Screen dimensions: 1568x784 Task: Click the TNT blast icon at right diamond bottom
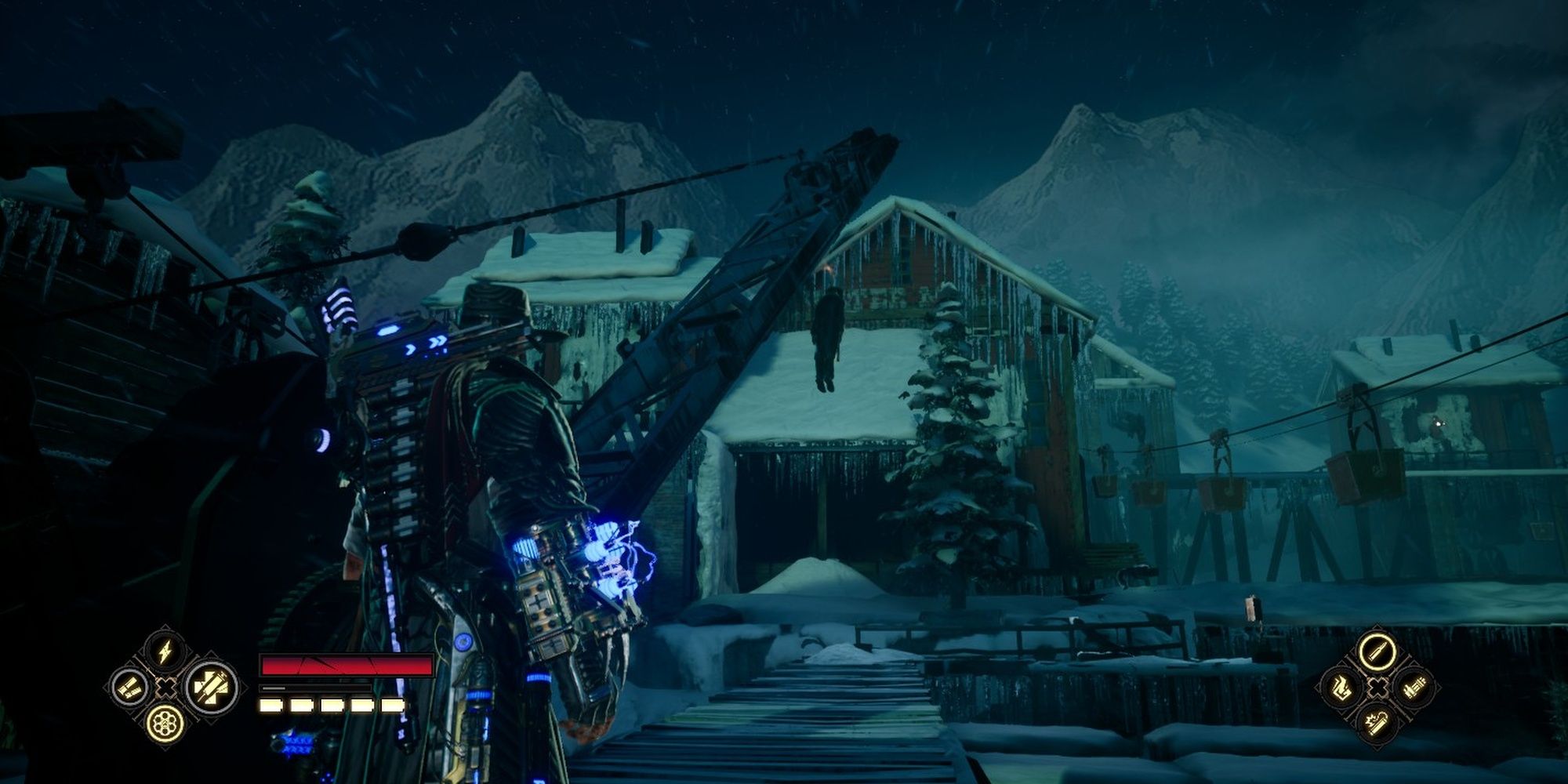point(1377,724)
